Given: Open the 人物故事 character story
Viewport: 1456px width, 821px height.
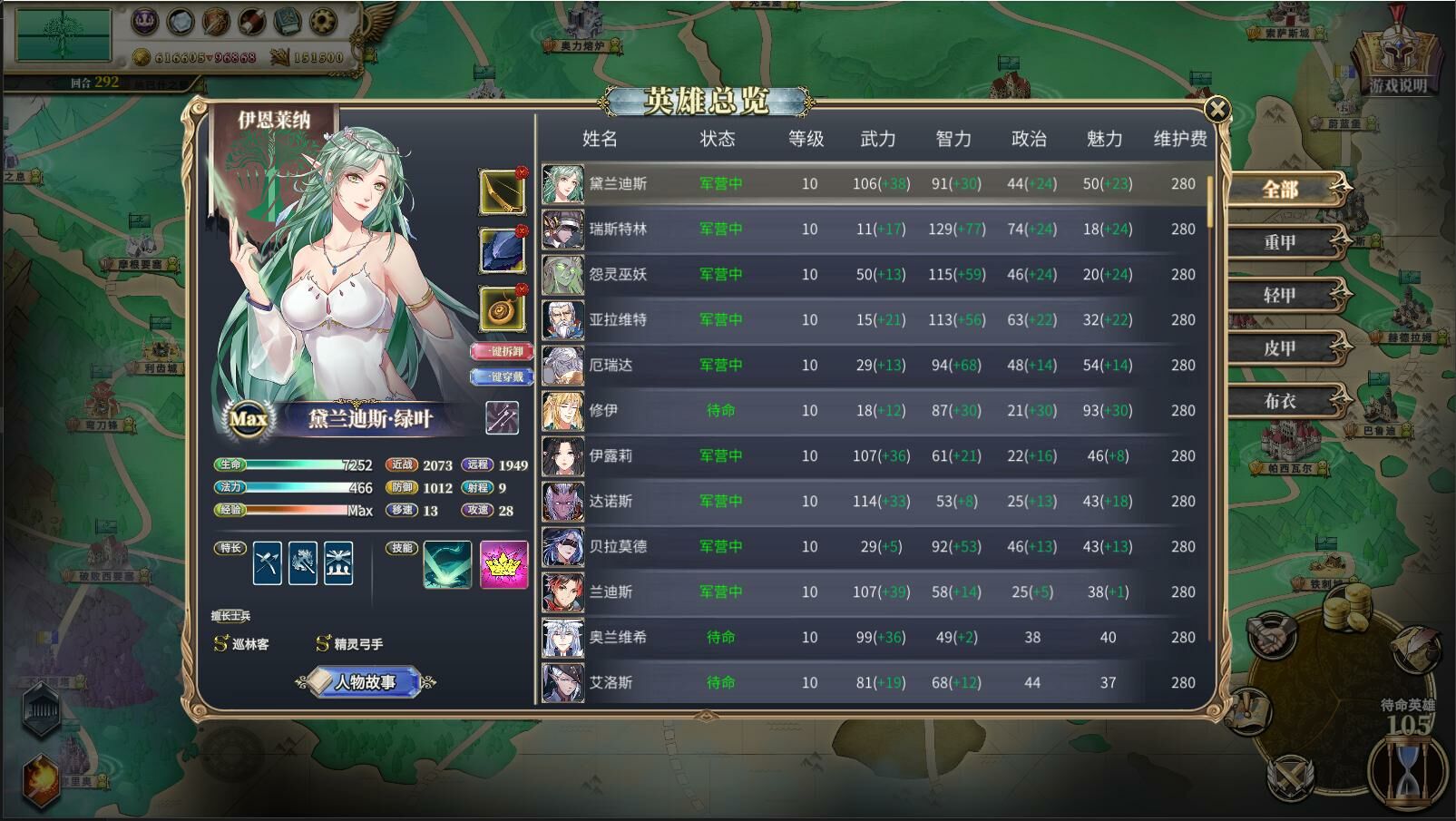Looking at the screenshot, I should coord(365,682).
